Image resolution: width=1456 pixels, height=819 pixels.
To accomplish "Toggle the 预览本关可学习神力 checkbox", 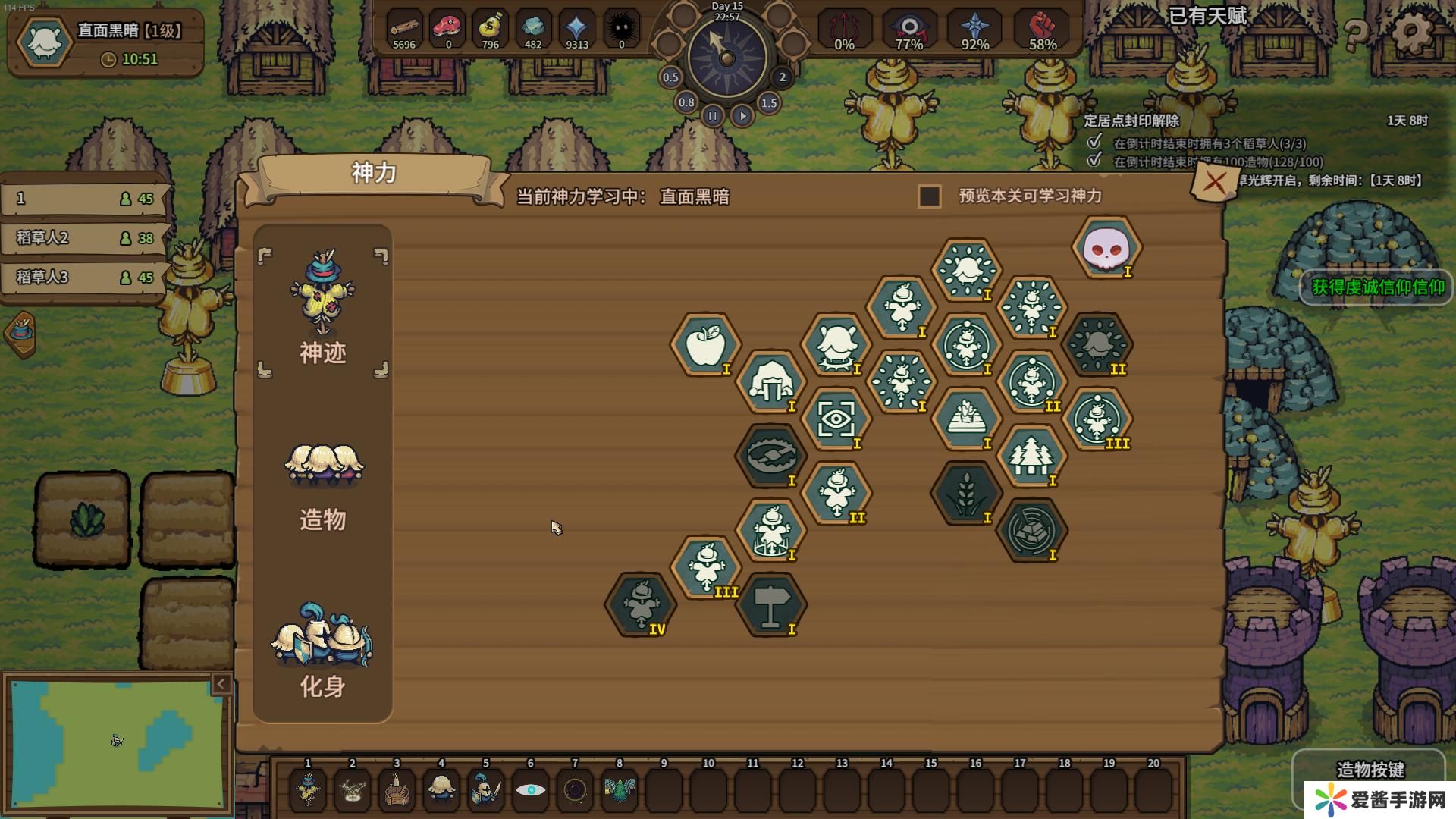I will 930,196.
